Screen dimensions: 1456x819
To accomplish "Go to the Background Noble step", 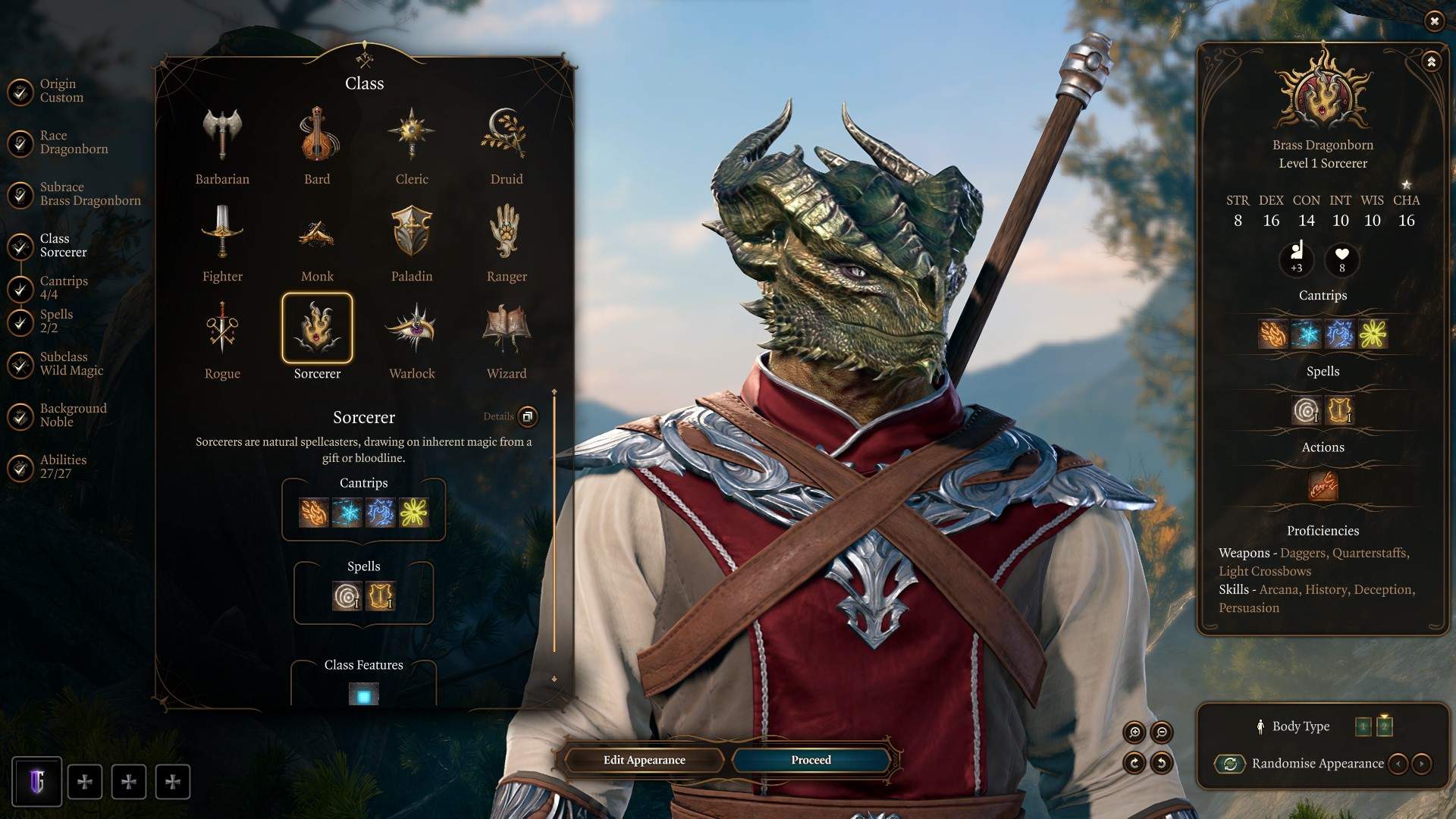I will (73, 416).
